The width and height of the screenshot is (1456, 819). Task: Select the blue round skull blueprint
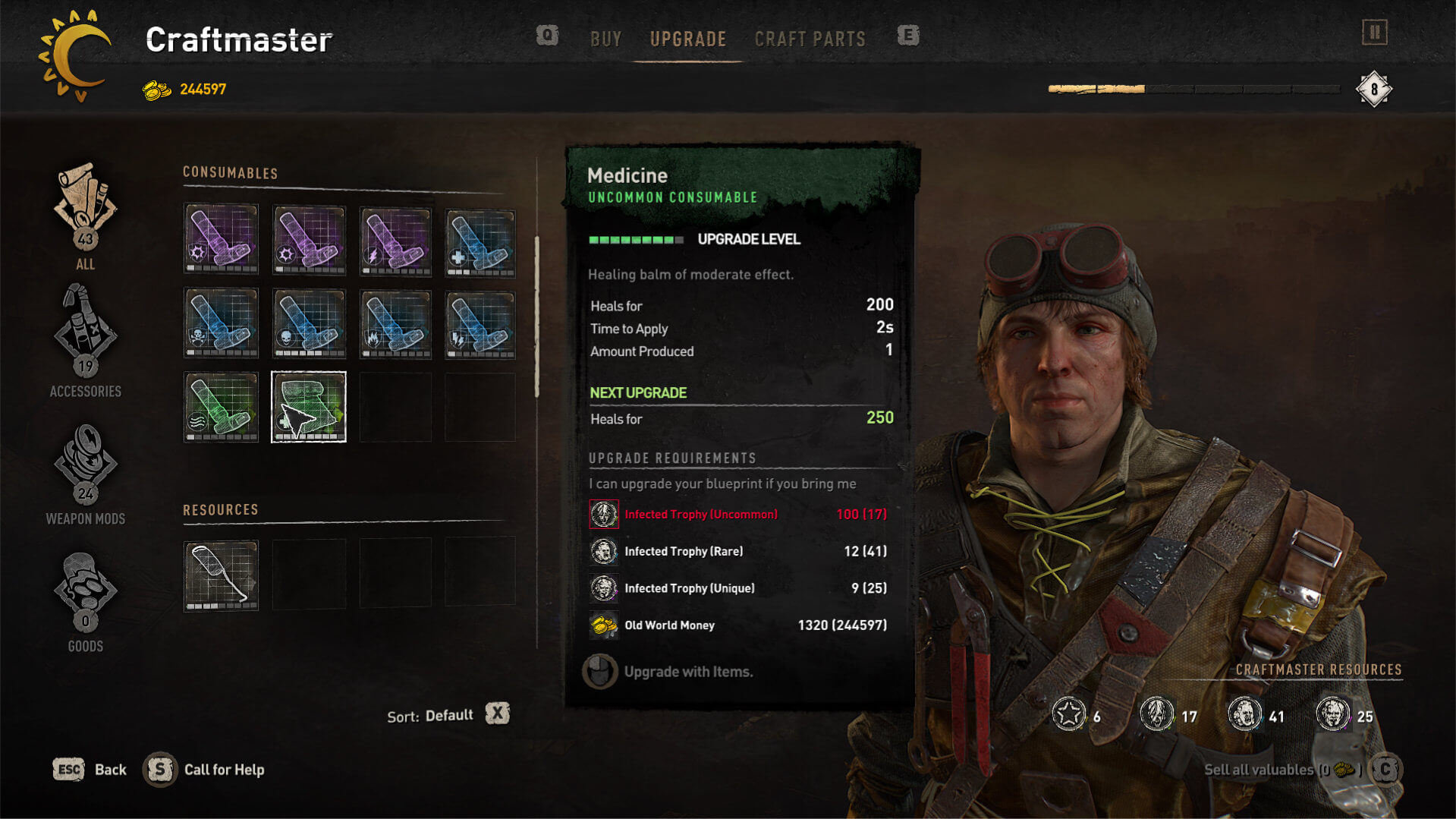(309, 323)
